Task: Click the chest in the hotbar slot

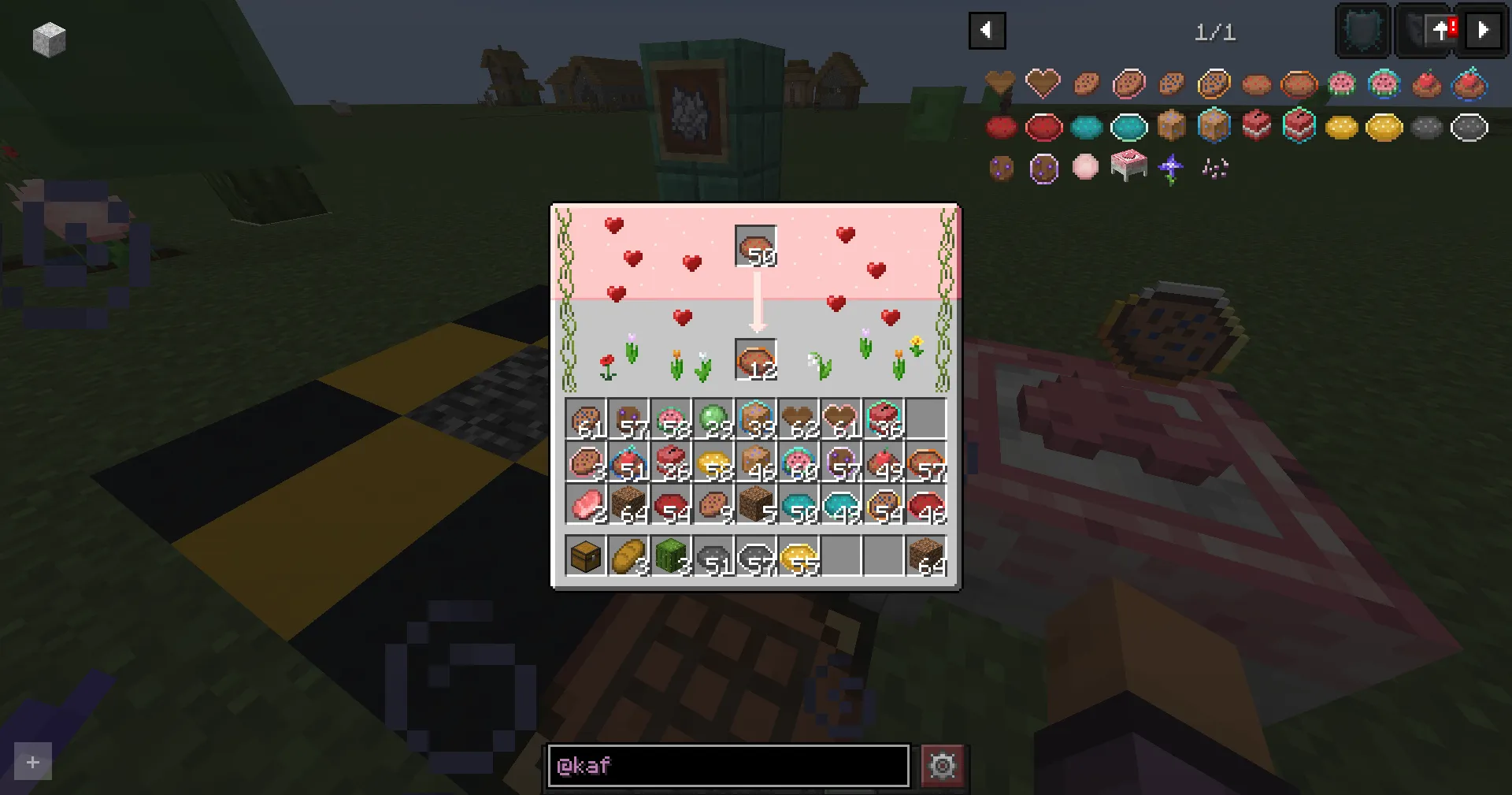Action: click(586, 556)
